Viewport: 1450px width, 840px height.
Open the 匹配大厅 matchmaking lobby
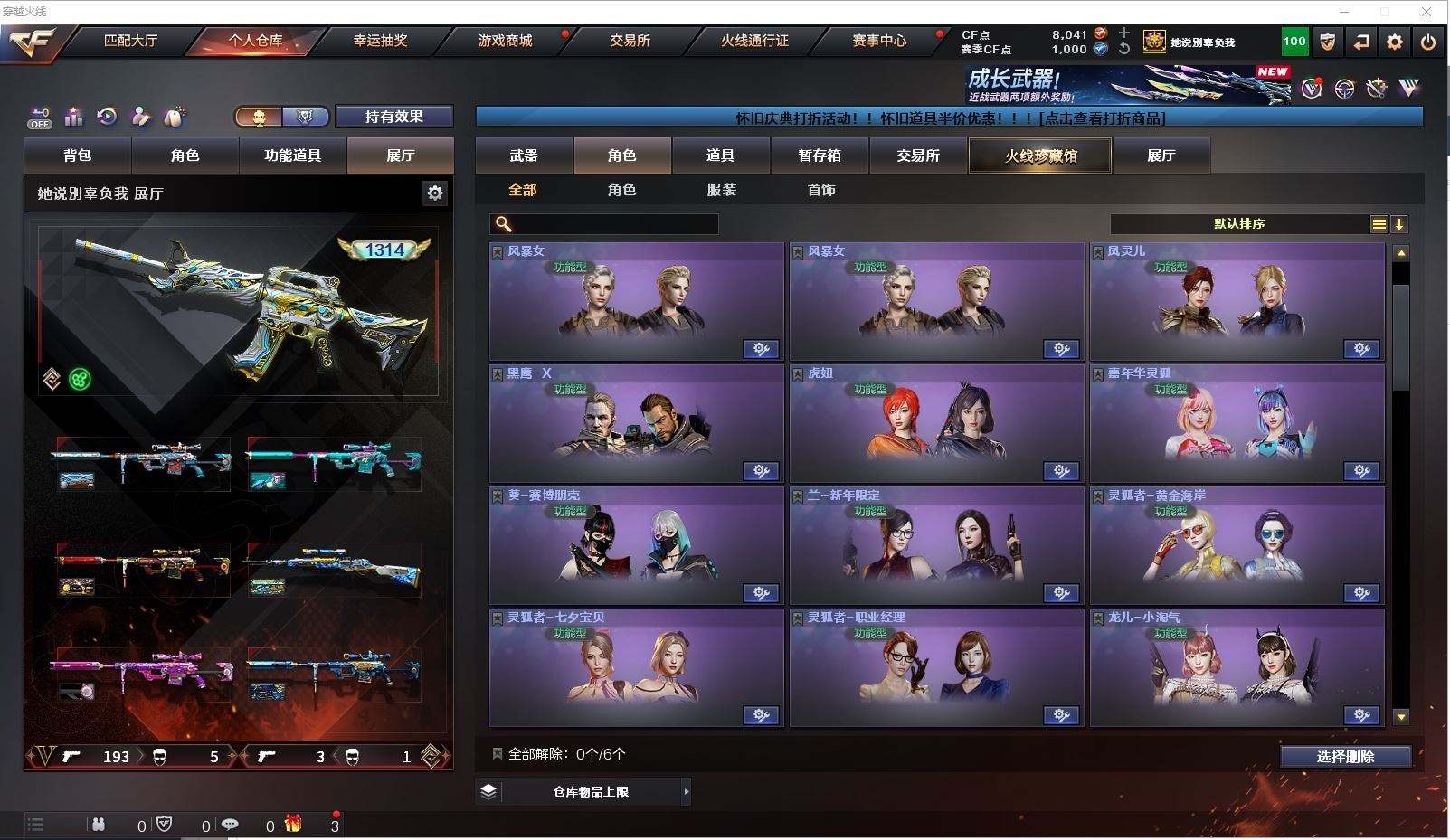point(131,41)
